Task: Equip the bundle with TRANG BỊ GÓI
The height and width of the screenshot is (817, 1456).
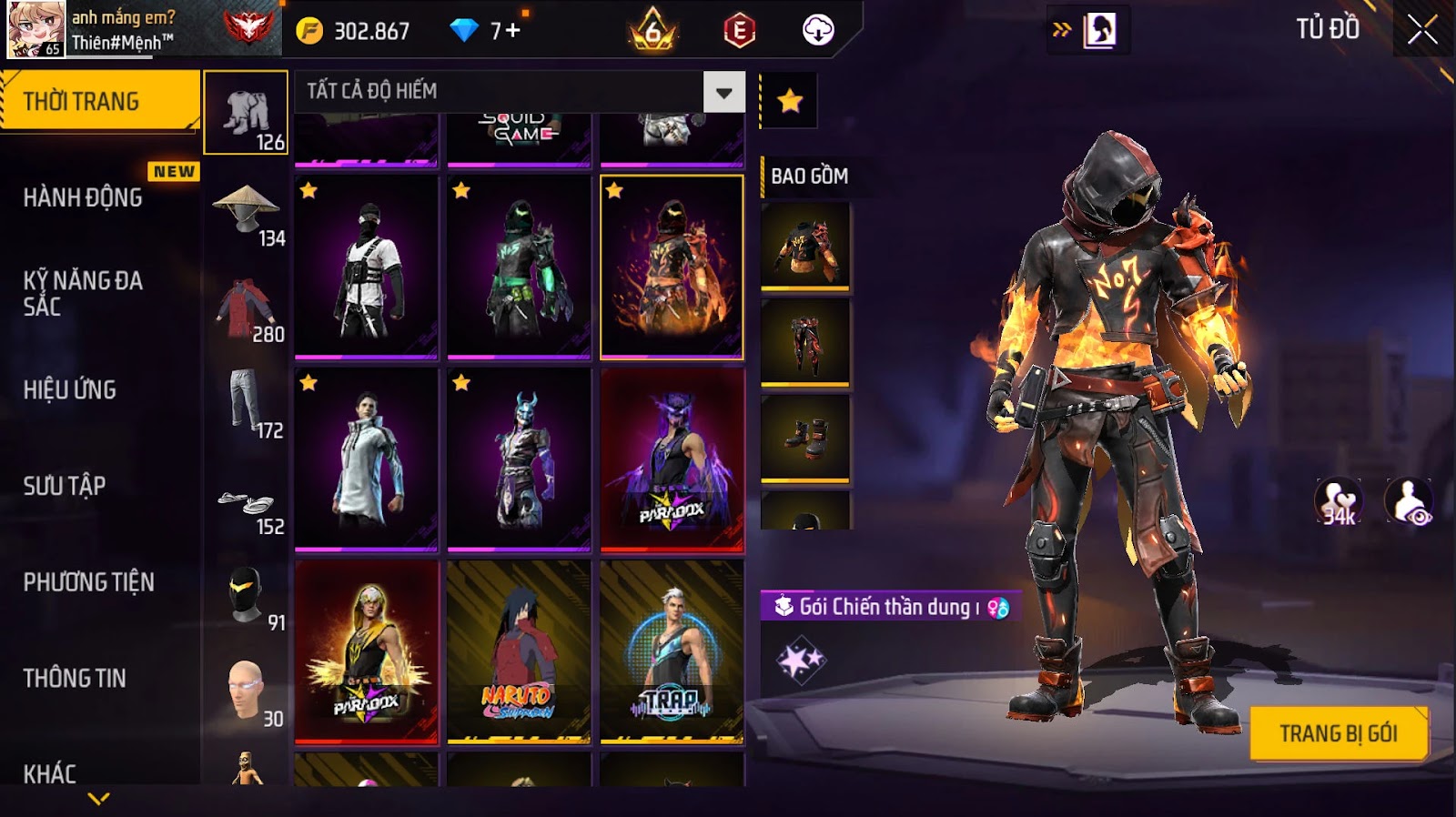Action: click(x=1338, y=733)
